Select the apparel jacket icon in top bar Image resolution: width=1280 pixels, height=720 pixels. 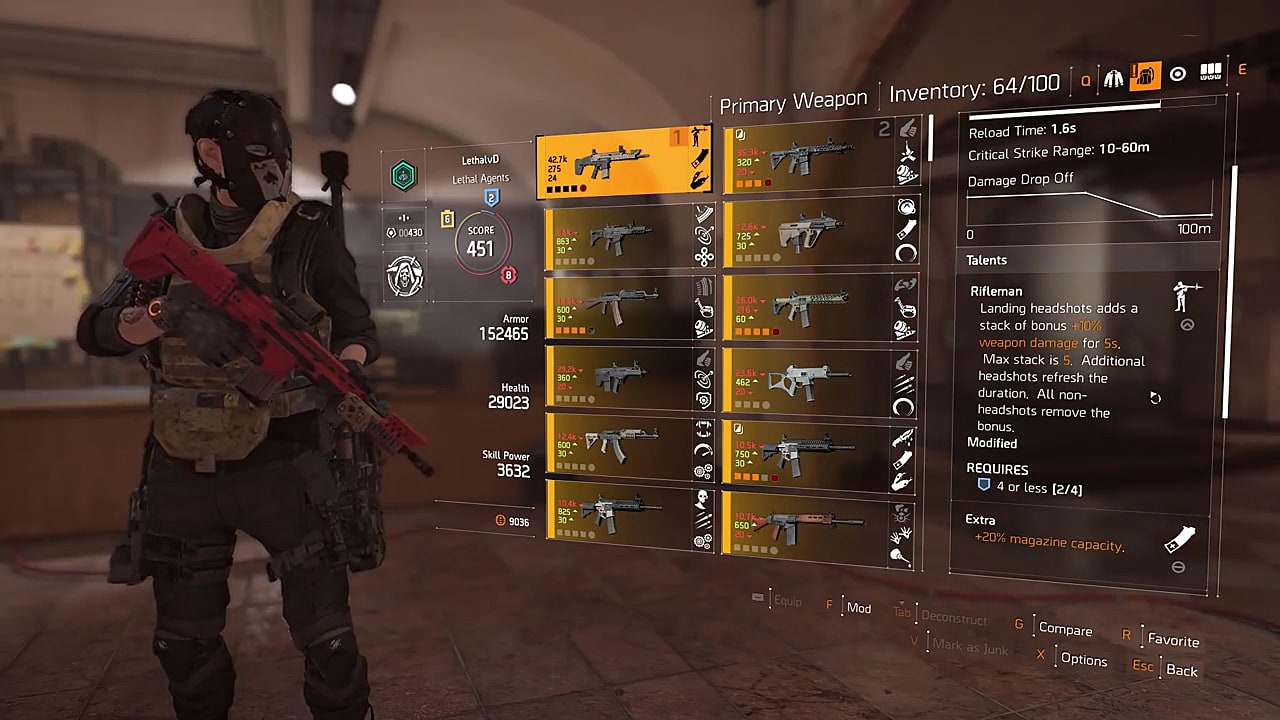[x=1114, y=75]
